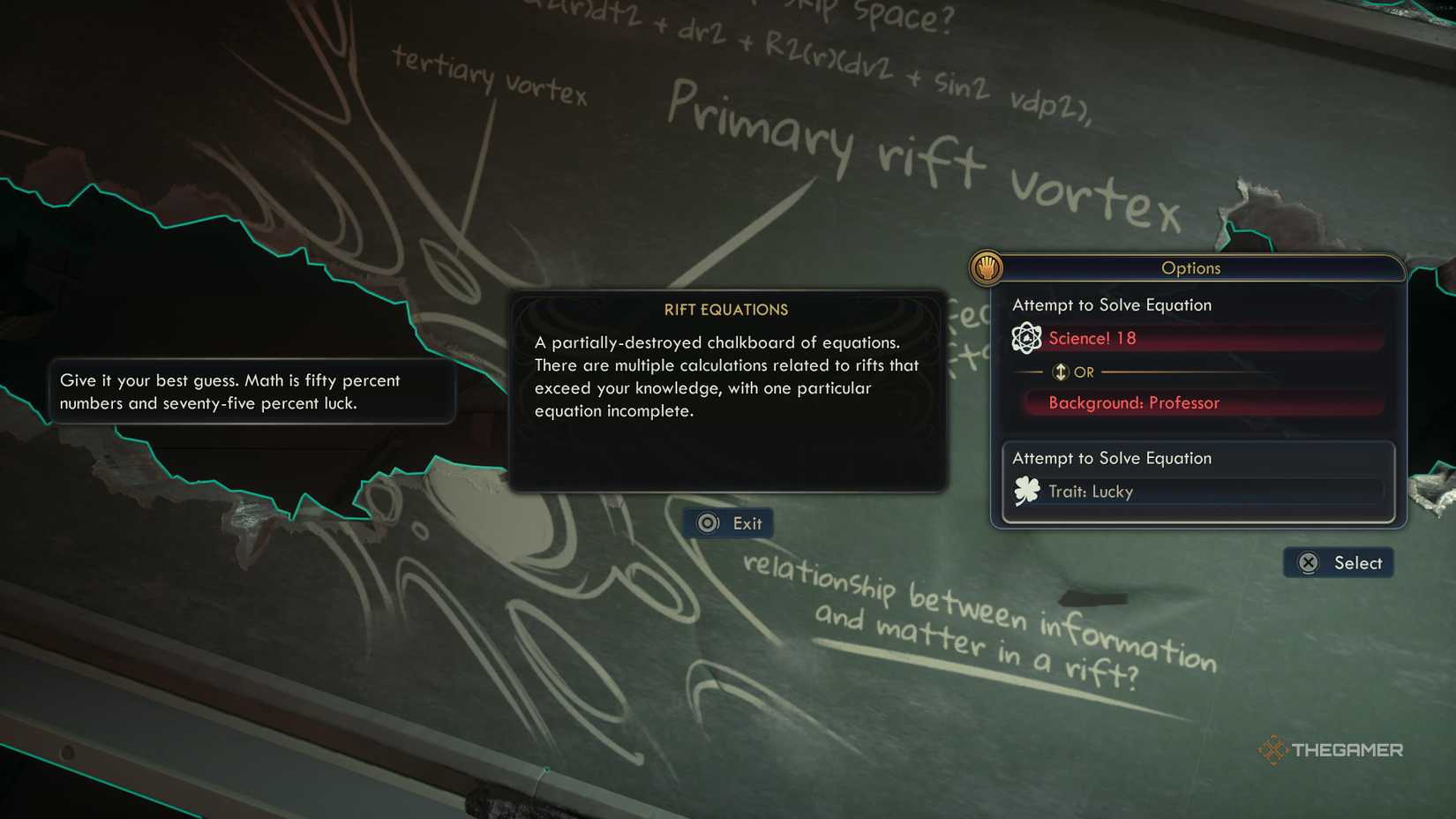The height and width of the screenshot is (819, 1456).
Task: Click the circle button icon on Exit
Action: (x=707, y=522)
